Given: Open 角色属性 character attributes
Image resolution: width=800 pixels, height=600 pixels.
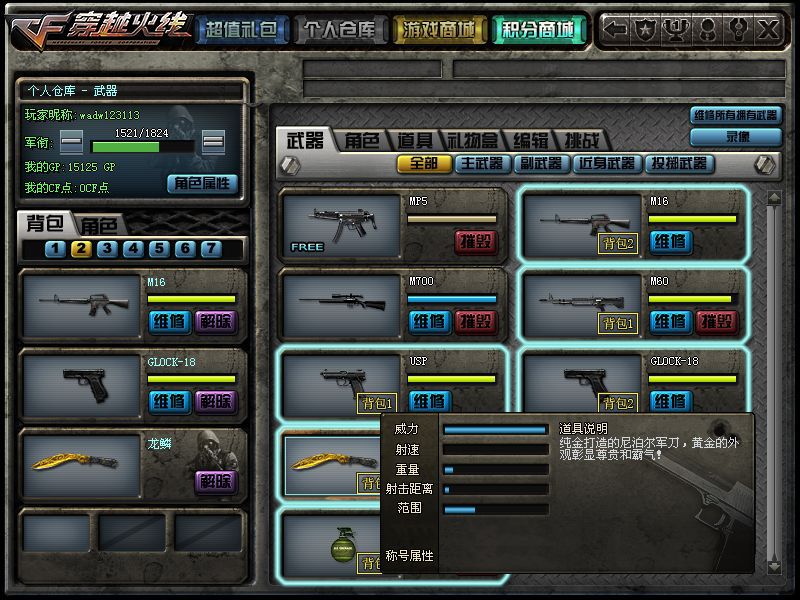Looking at the screenshot, I should click(x=202, y=184).
